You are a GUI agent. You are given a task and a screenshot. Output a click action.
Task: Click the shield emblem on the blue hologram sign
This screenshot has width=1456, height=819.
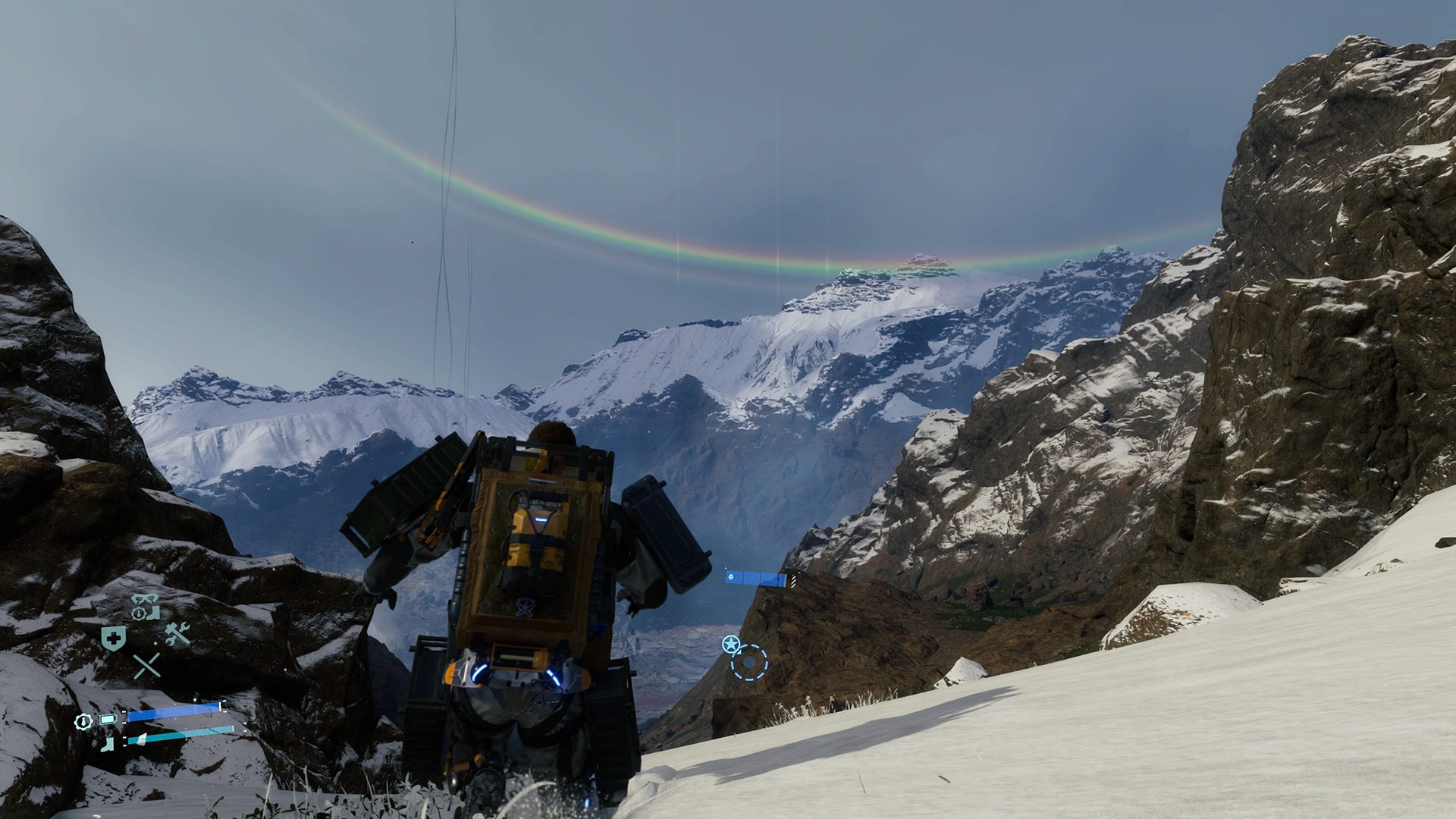pyautogui.click(x=730, y=579)
